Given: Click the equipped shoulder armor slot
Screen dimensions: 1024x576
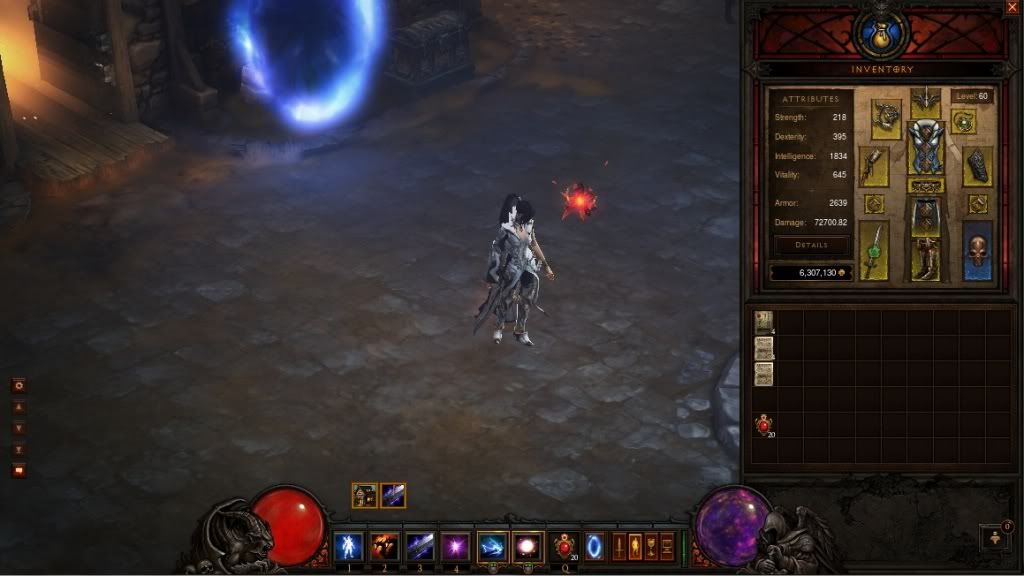Looking at the screenshot, I should pyautogui.click(x=885, y=118).
